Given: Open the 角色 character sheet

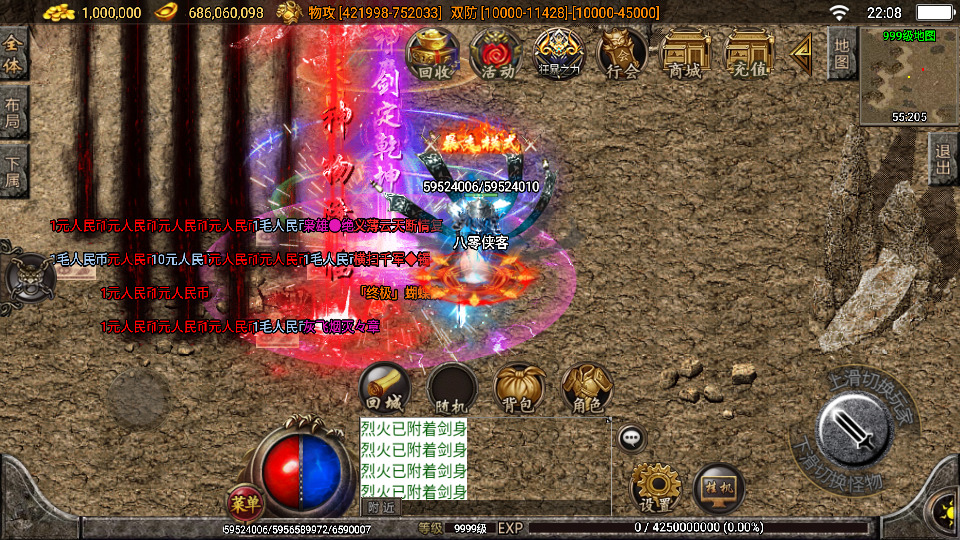Looking at the screenshot, I should tap(587, 389).
